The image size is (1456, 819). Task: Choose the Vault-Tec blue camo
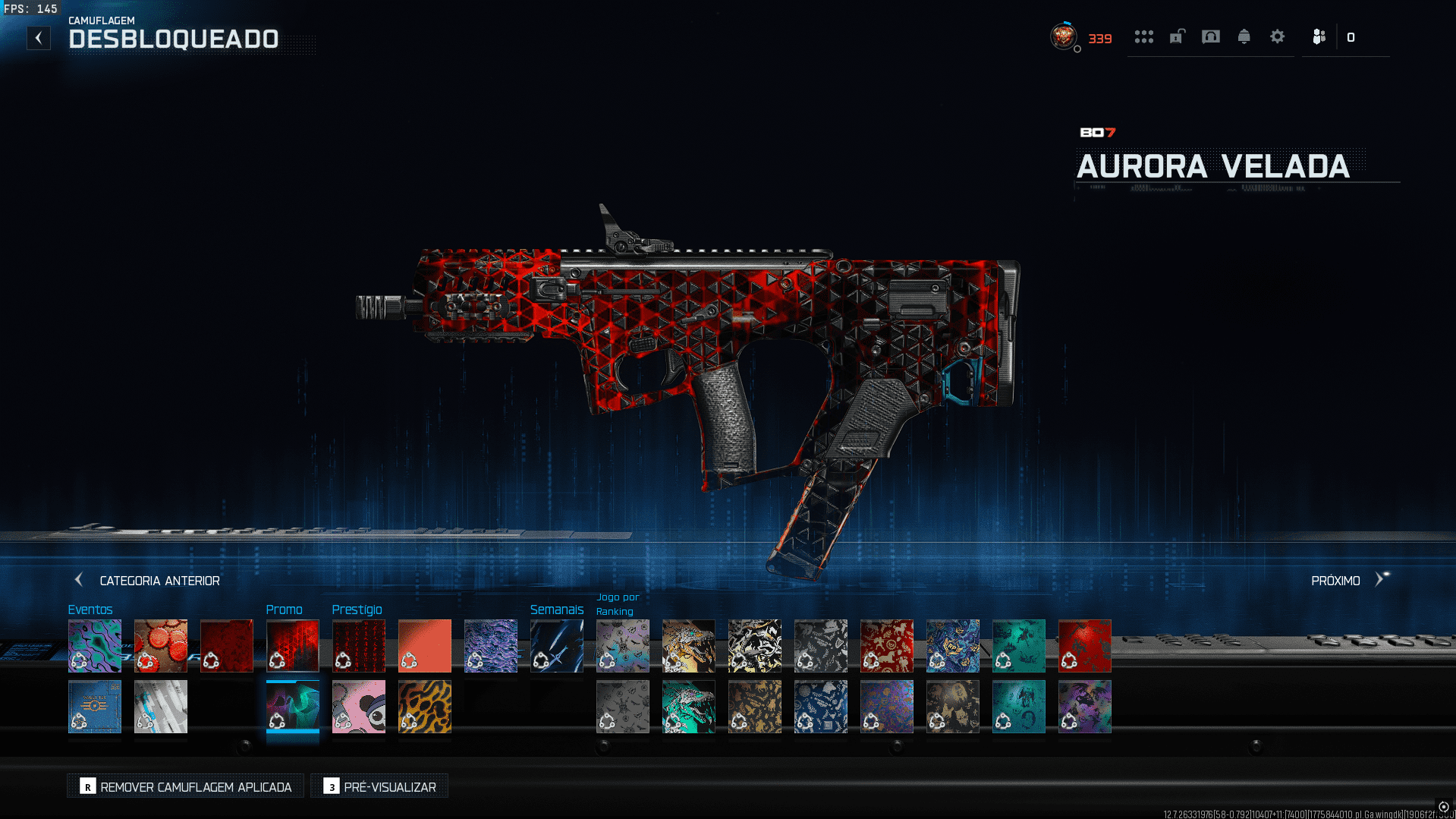pos(95,707)
